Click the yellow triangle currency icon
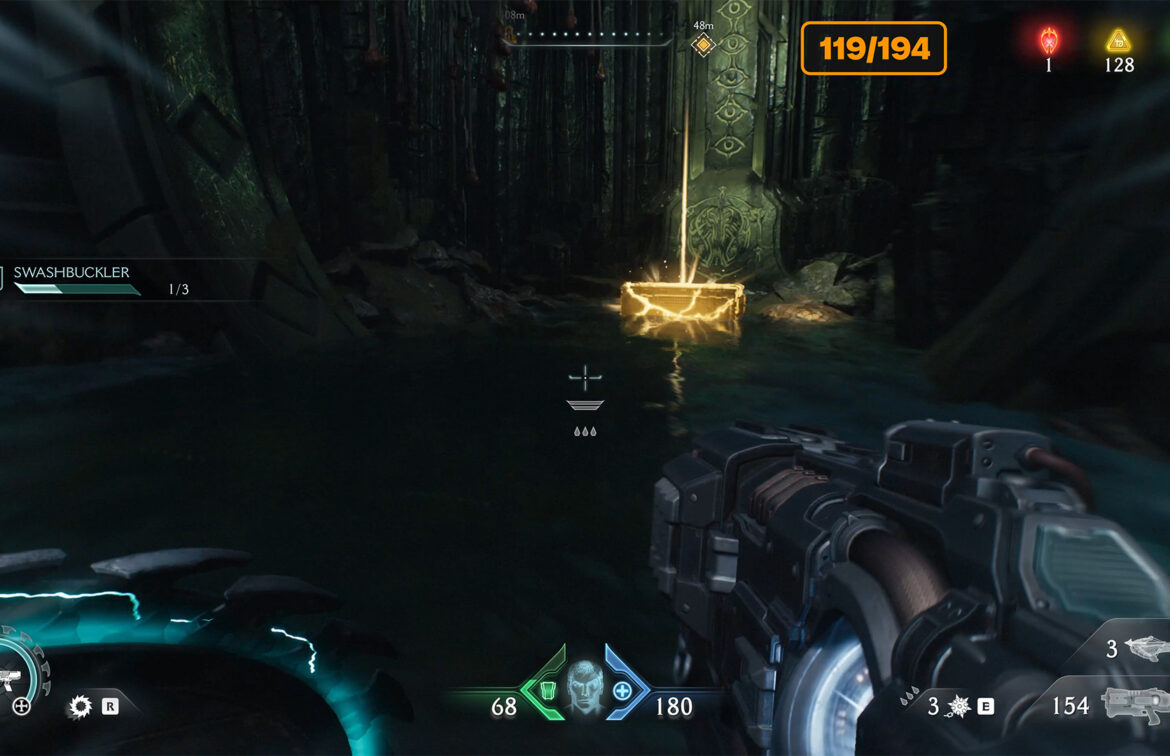 pos(1118,41)
